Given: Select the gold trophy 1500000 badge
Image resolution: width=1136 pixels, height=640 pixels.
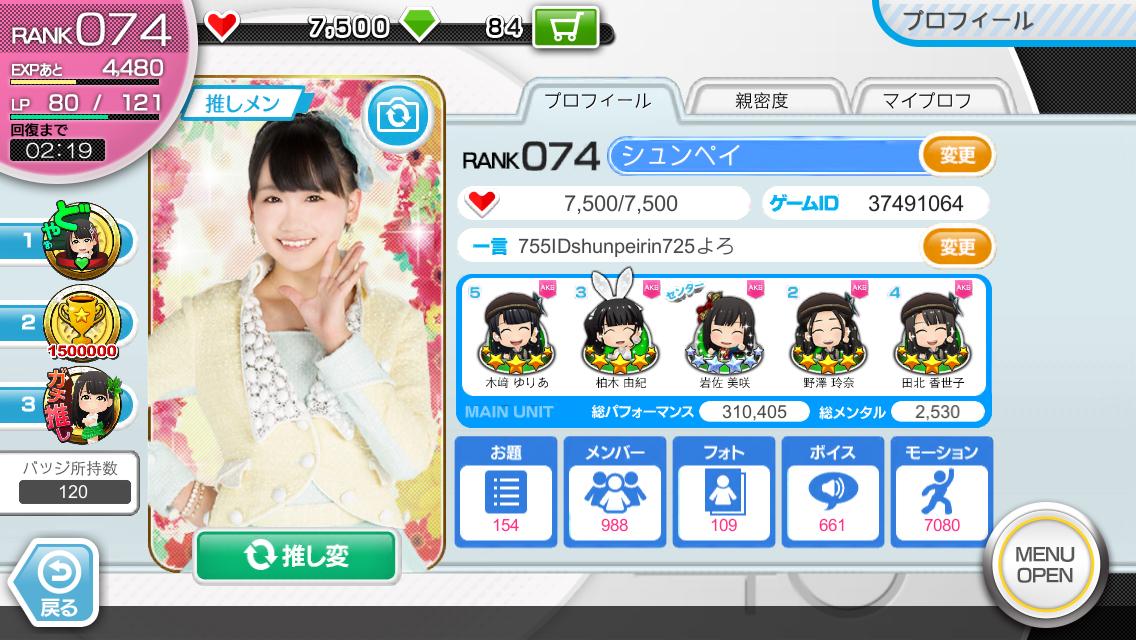Looking at the screenshot, I should 85,320.
